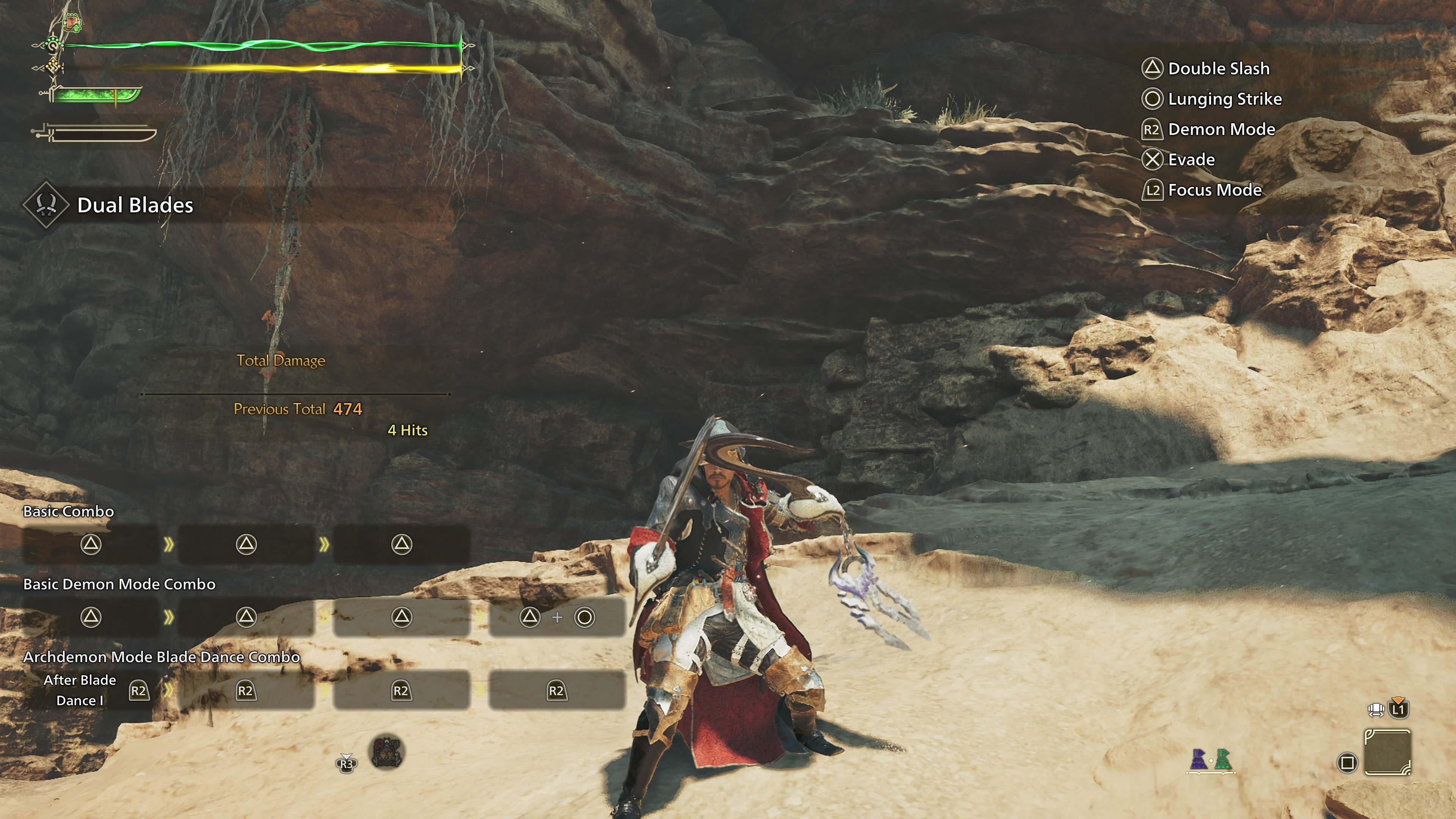Image resolution: width=1456 pixels, height=819 pixels.
Task: Choose the Basic Demon Mode Combo heading
Action: [119, 584]
